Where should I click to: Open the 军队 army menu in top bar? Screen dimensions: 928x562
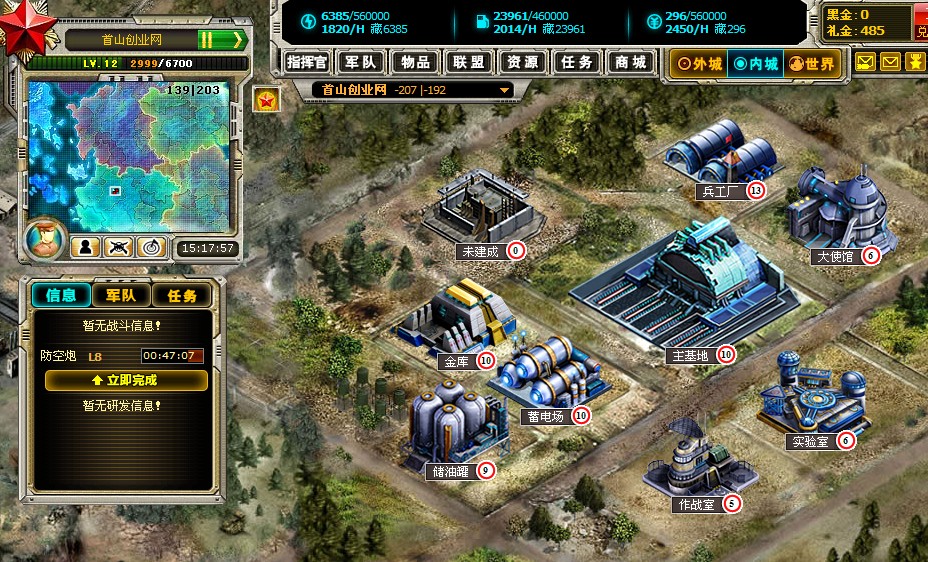click(x=361, y=62)
